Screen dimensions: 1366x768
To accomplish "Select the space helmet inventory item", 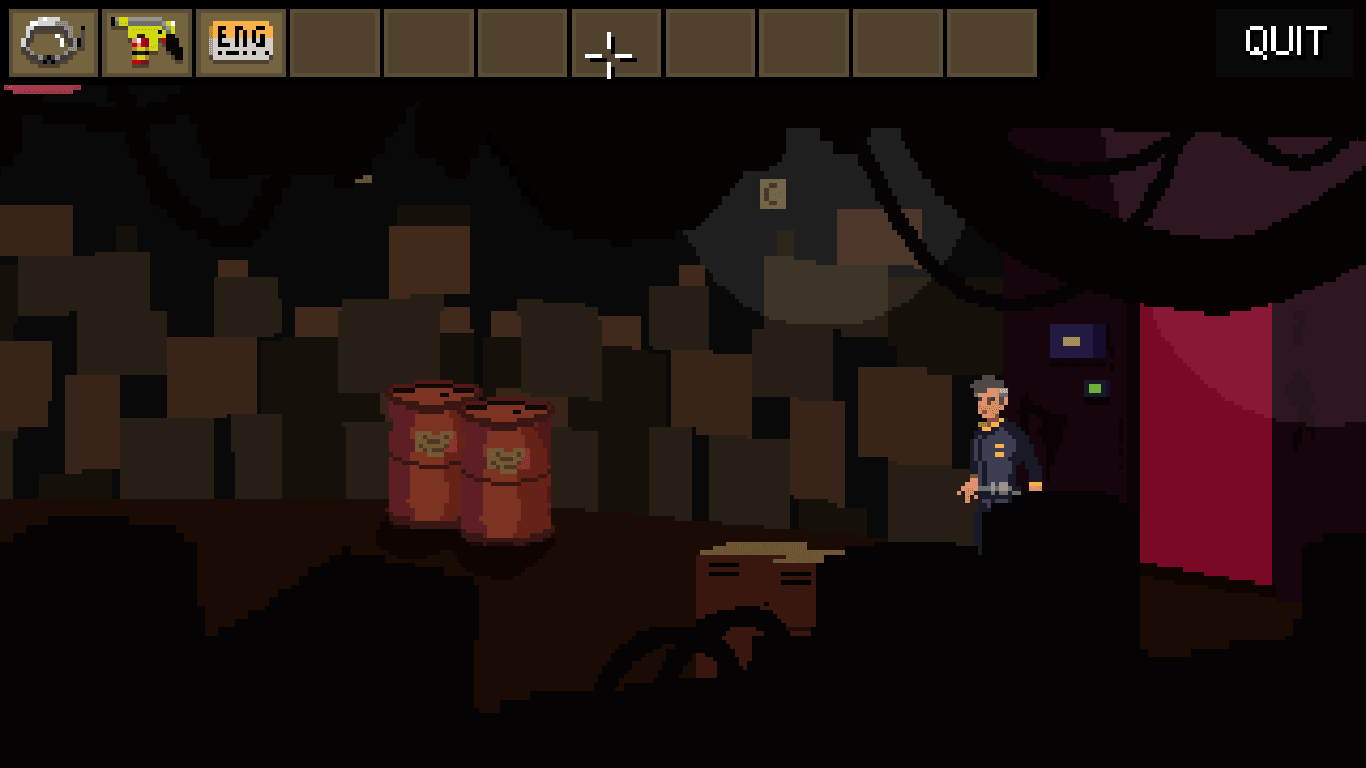I will click(x=53, y=43).
